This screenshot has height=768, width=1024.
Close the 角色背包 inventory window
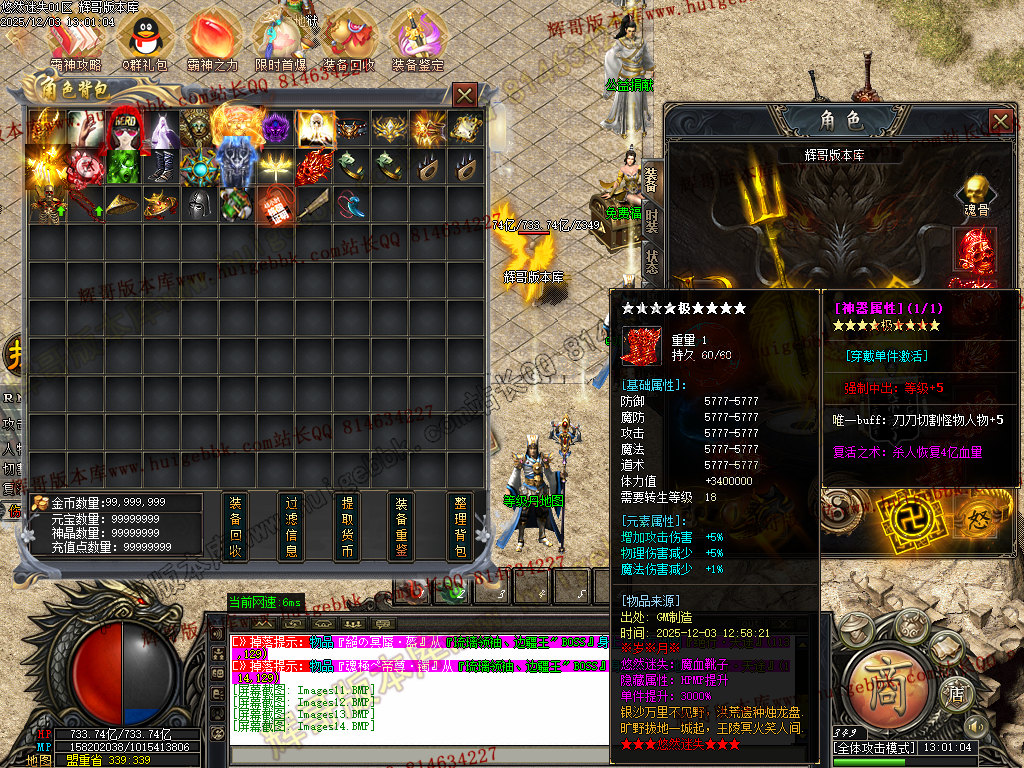point(465,95)
